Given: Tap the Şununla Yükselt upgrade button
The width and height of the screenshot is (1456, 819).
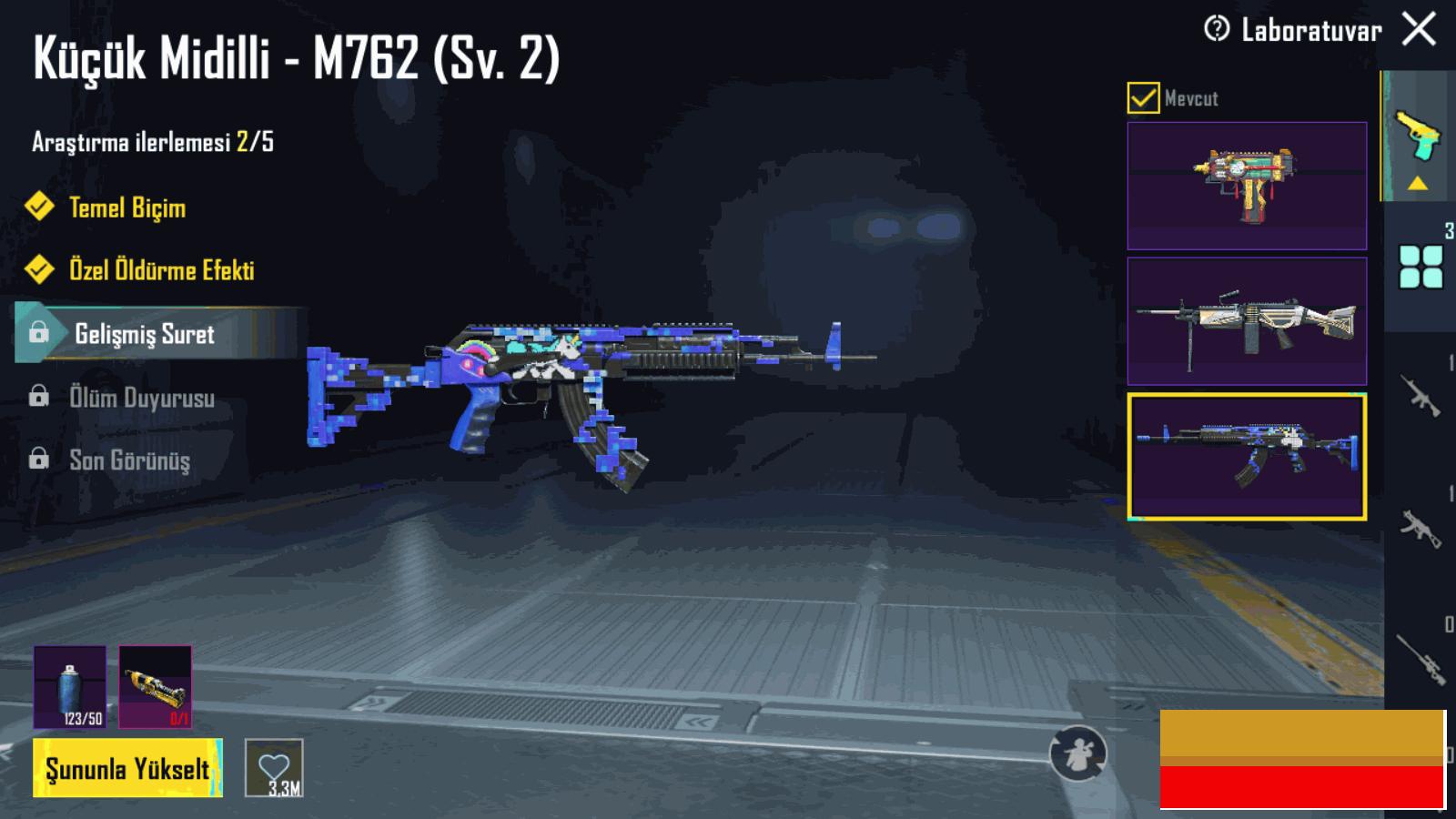Looking at the screenshot, I should [x=127, y=769].
